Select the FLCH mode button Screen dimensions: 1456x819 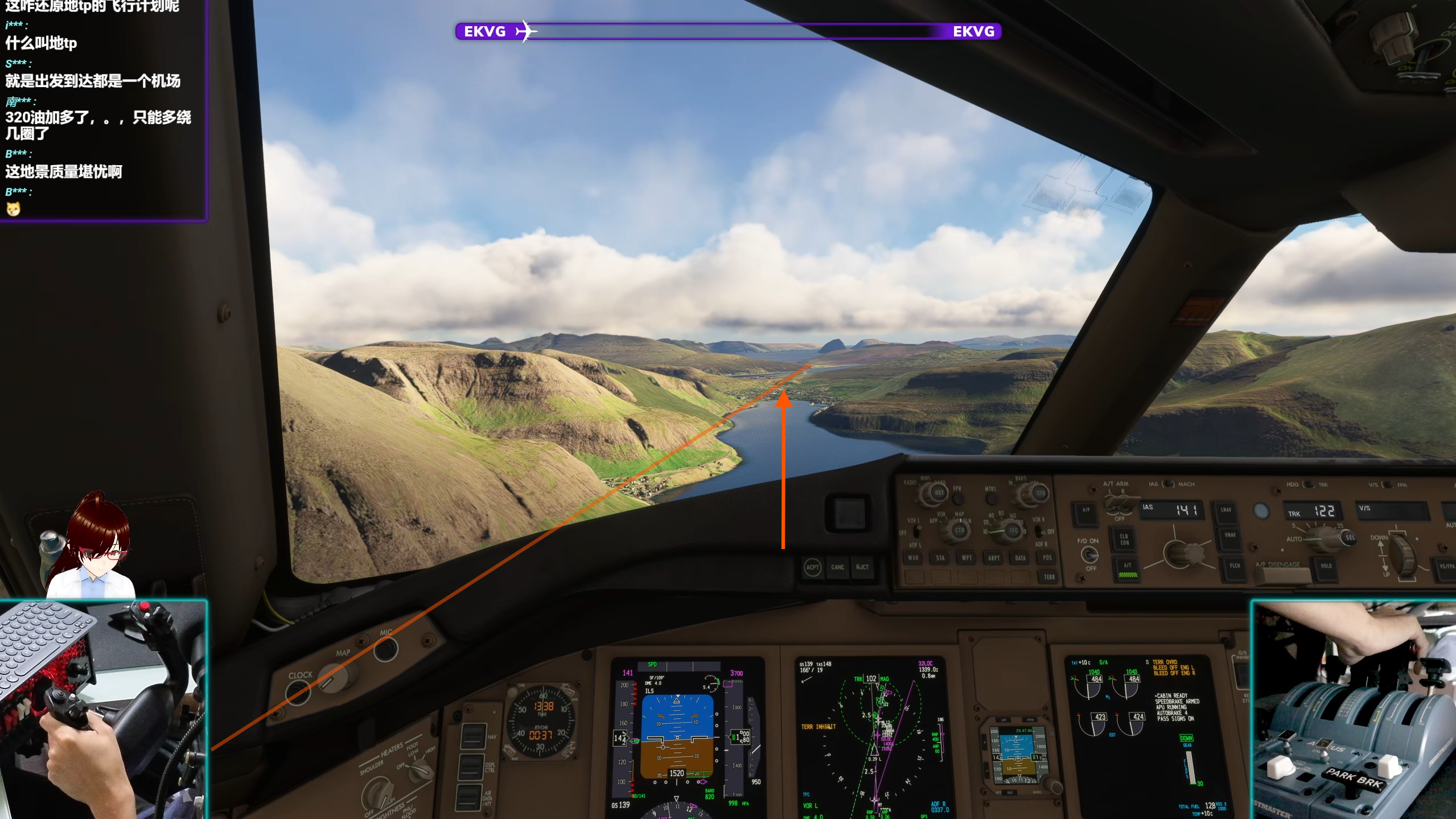click(x=1234, y=566)
